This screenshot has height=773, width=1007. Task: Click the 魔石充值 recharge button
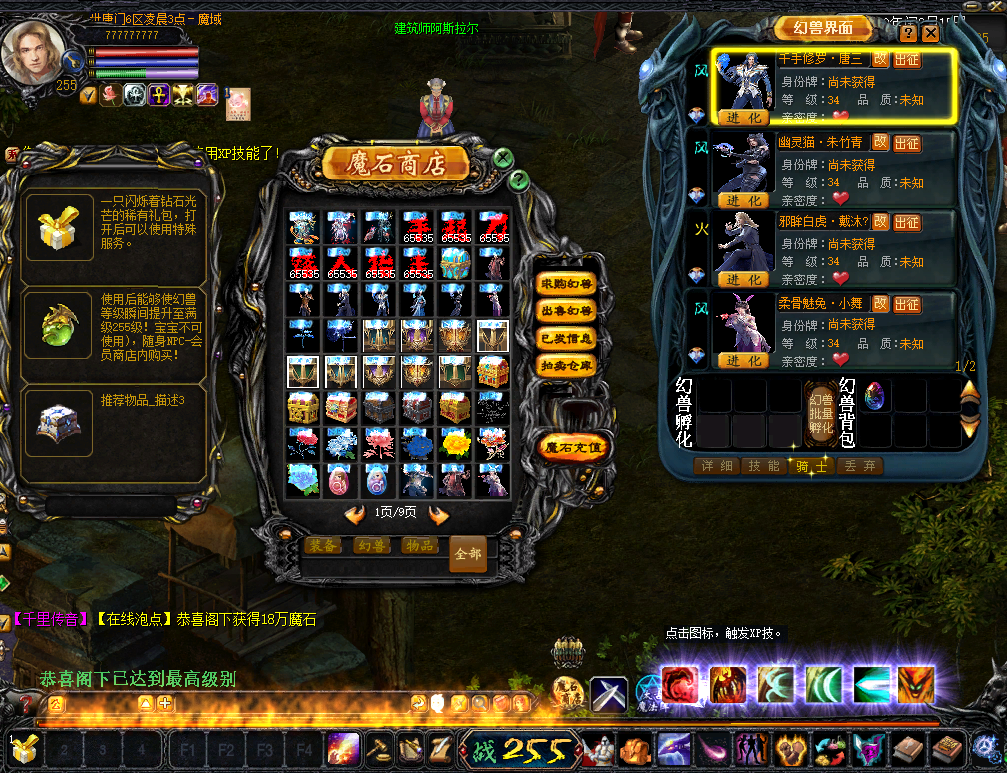(x=573, y=447)
